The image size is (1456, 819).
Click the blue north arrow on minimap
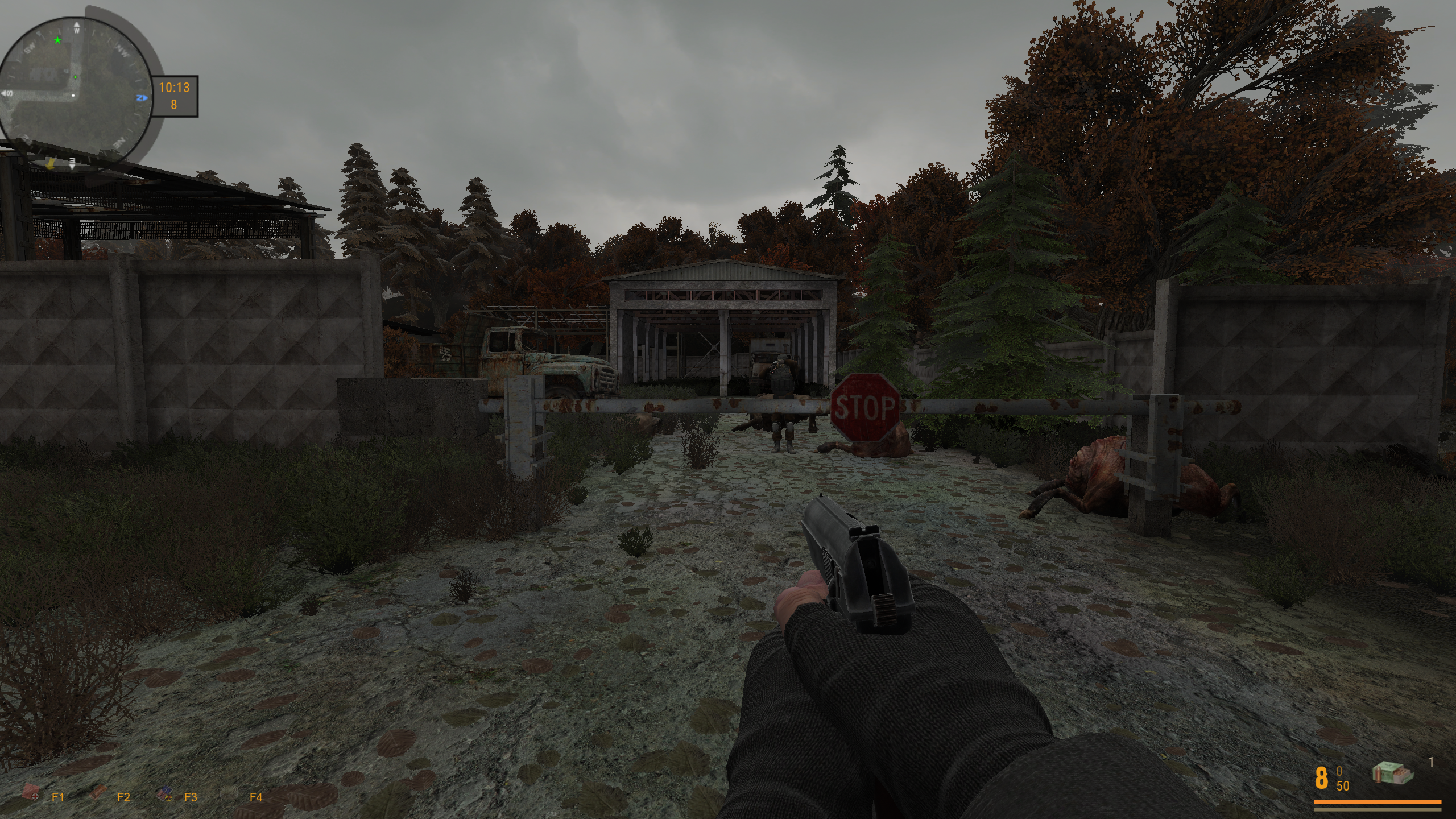142,98
